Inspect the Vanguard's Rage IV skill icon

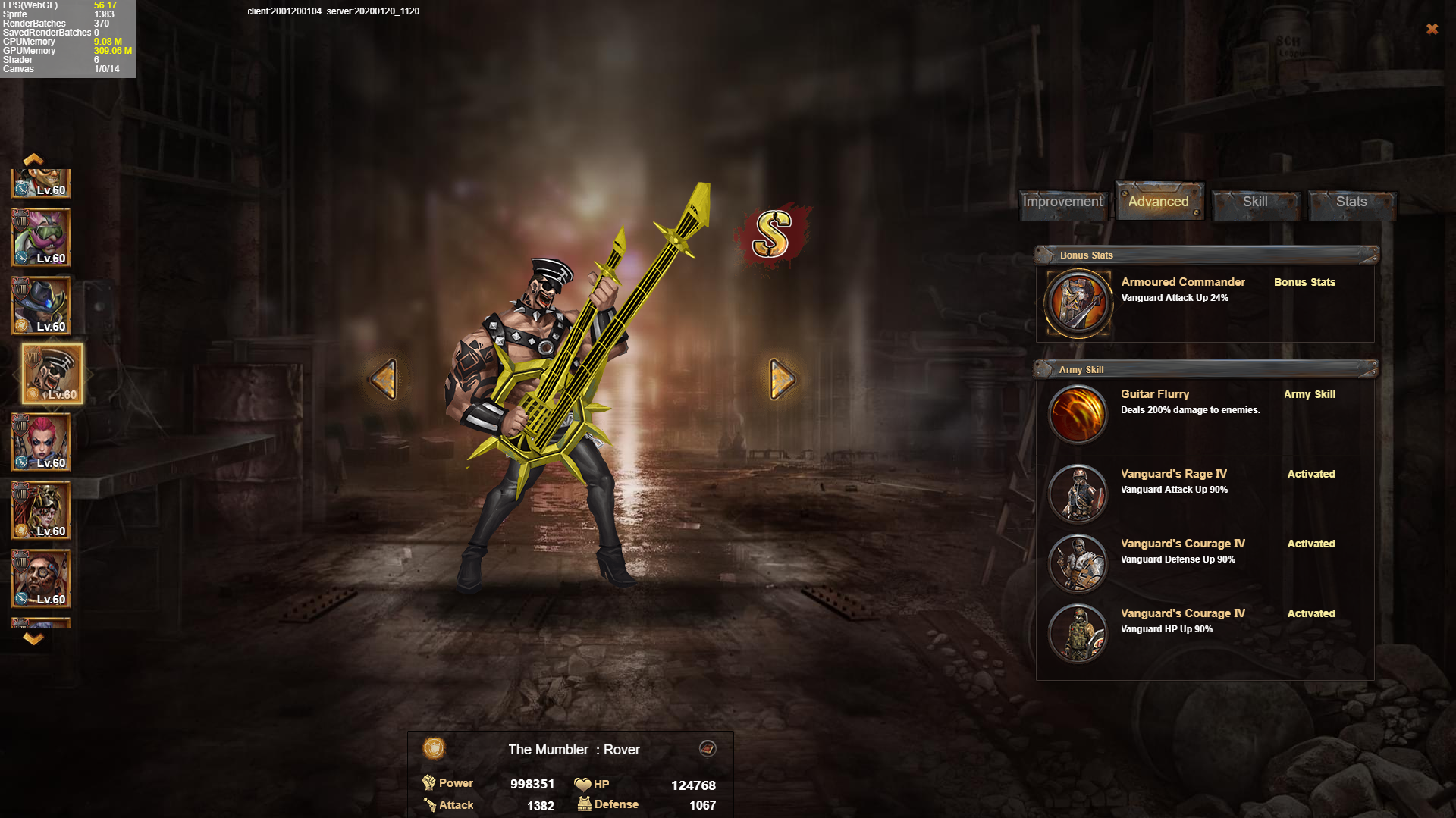(x=1078, y=494)
